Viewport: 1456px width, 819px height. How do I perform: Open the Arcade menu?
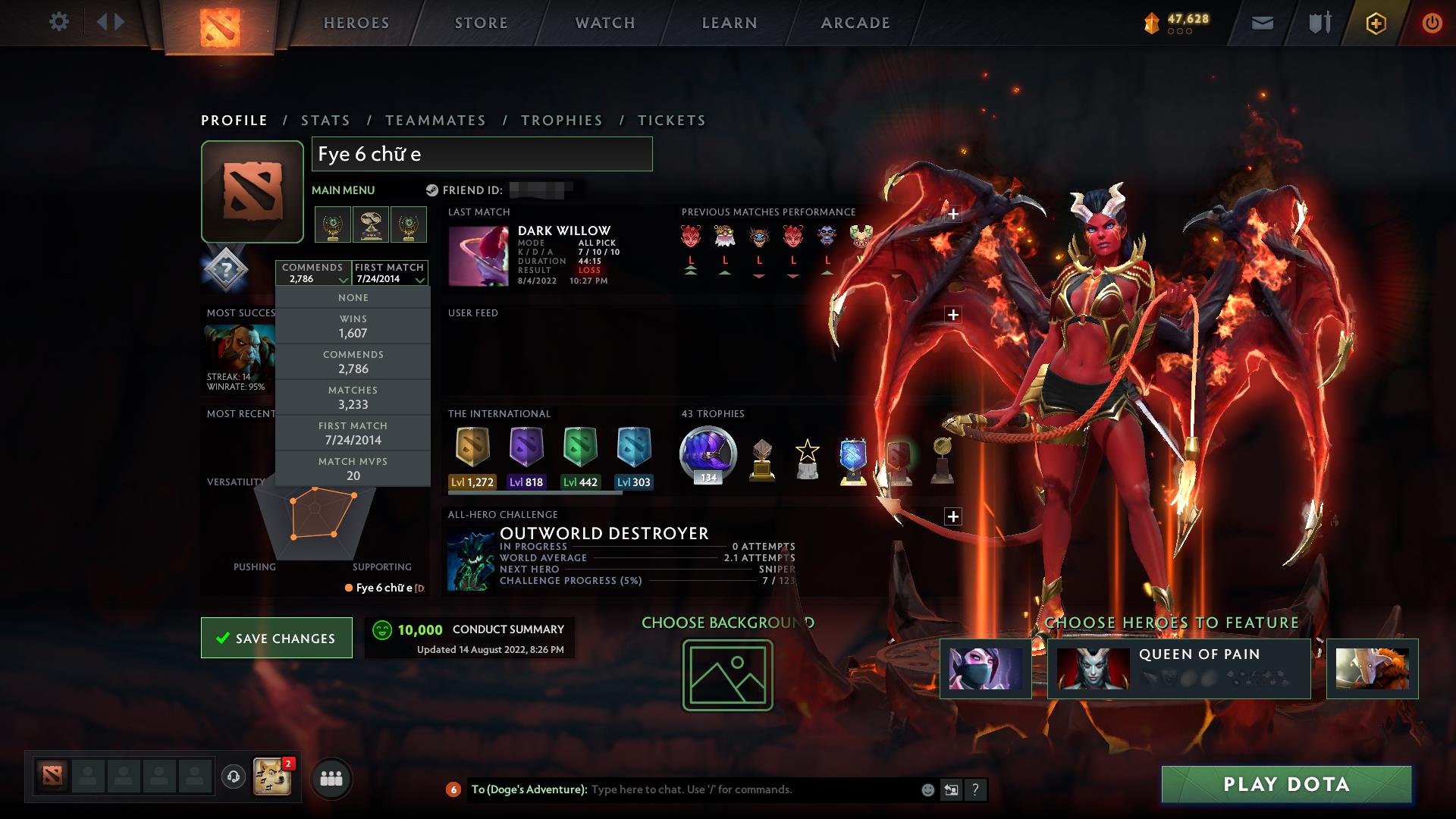click(855, 23)
